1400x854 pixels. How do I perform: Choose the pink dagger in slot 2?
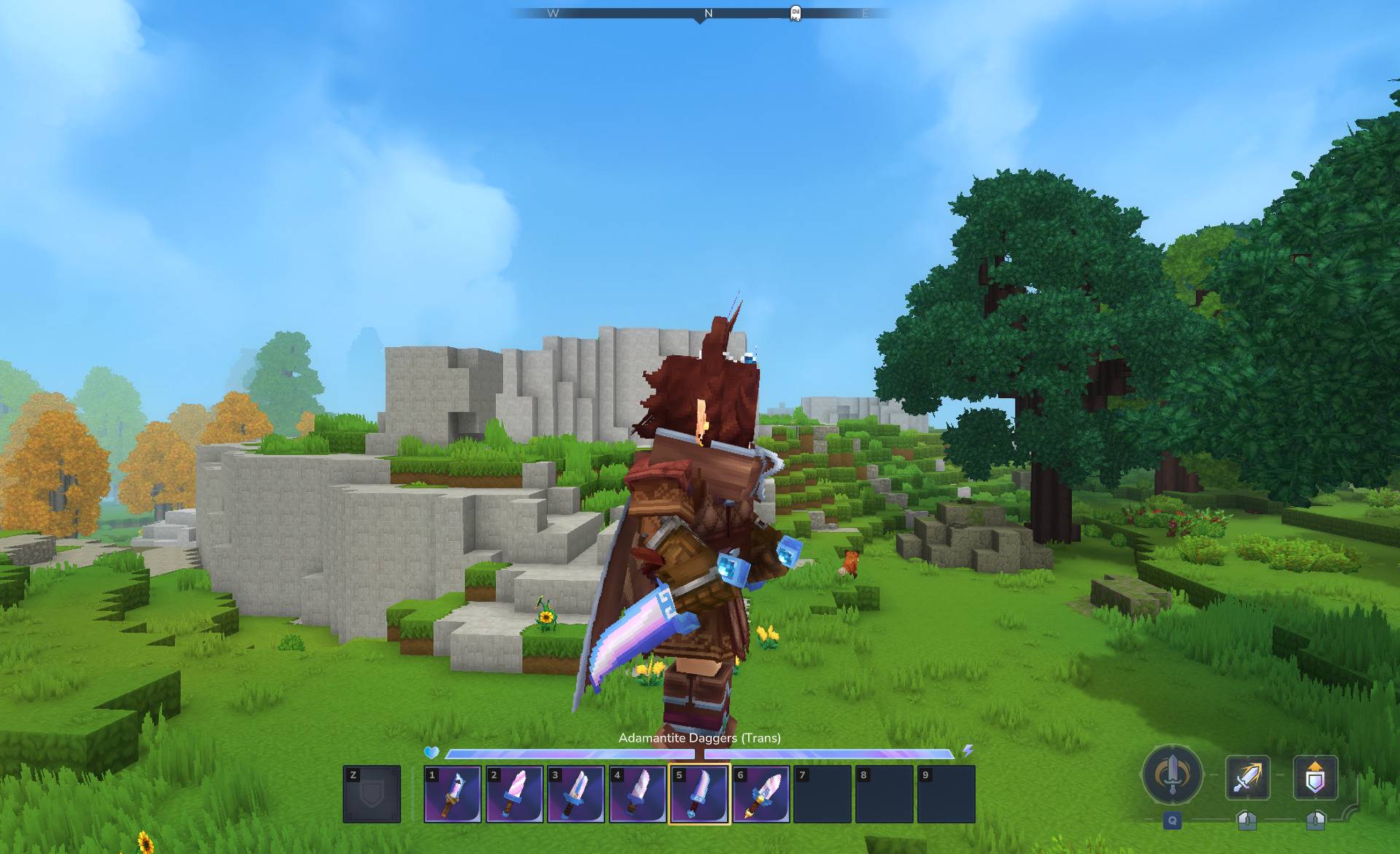point(514,794)
